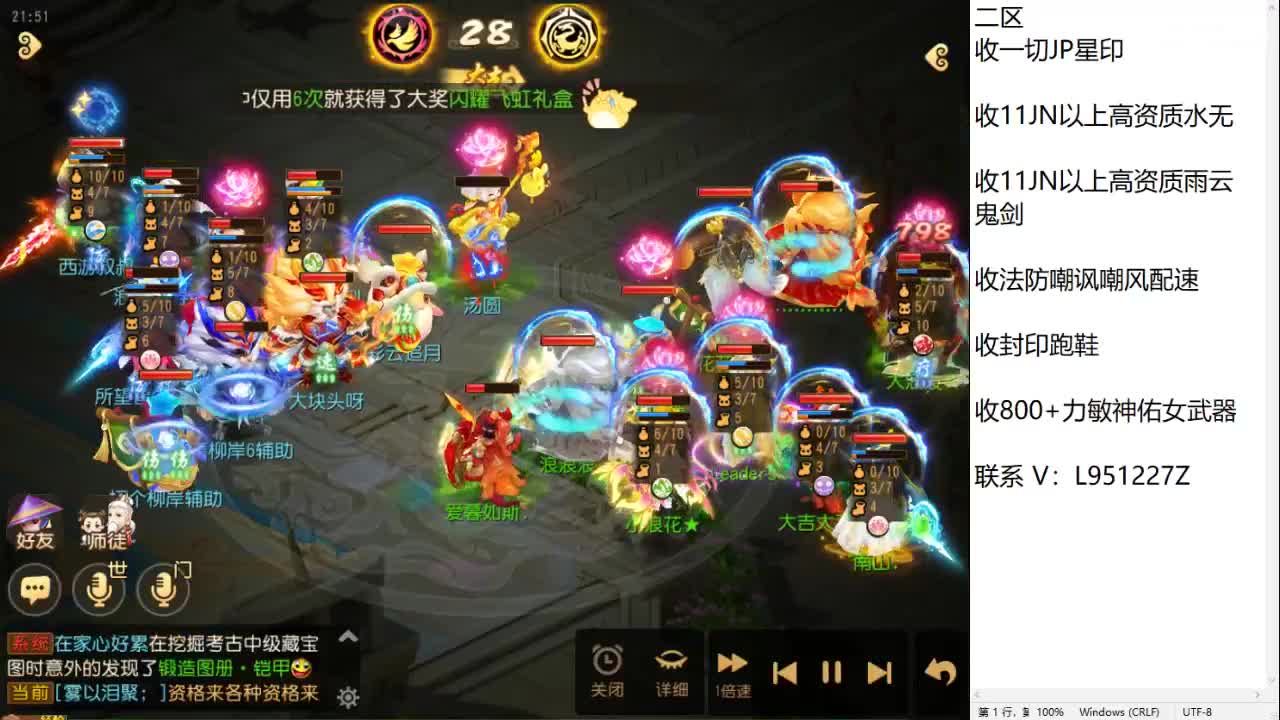Viewport: 1280px width, 720px height.
Task: Toggle the 详细 eye detail view
Action: 671,670
